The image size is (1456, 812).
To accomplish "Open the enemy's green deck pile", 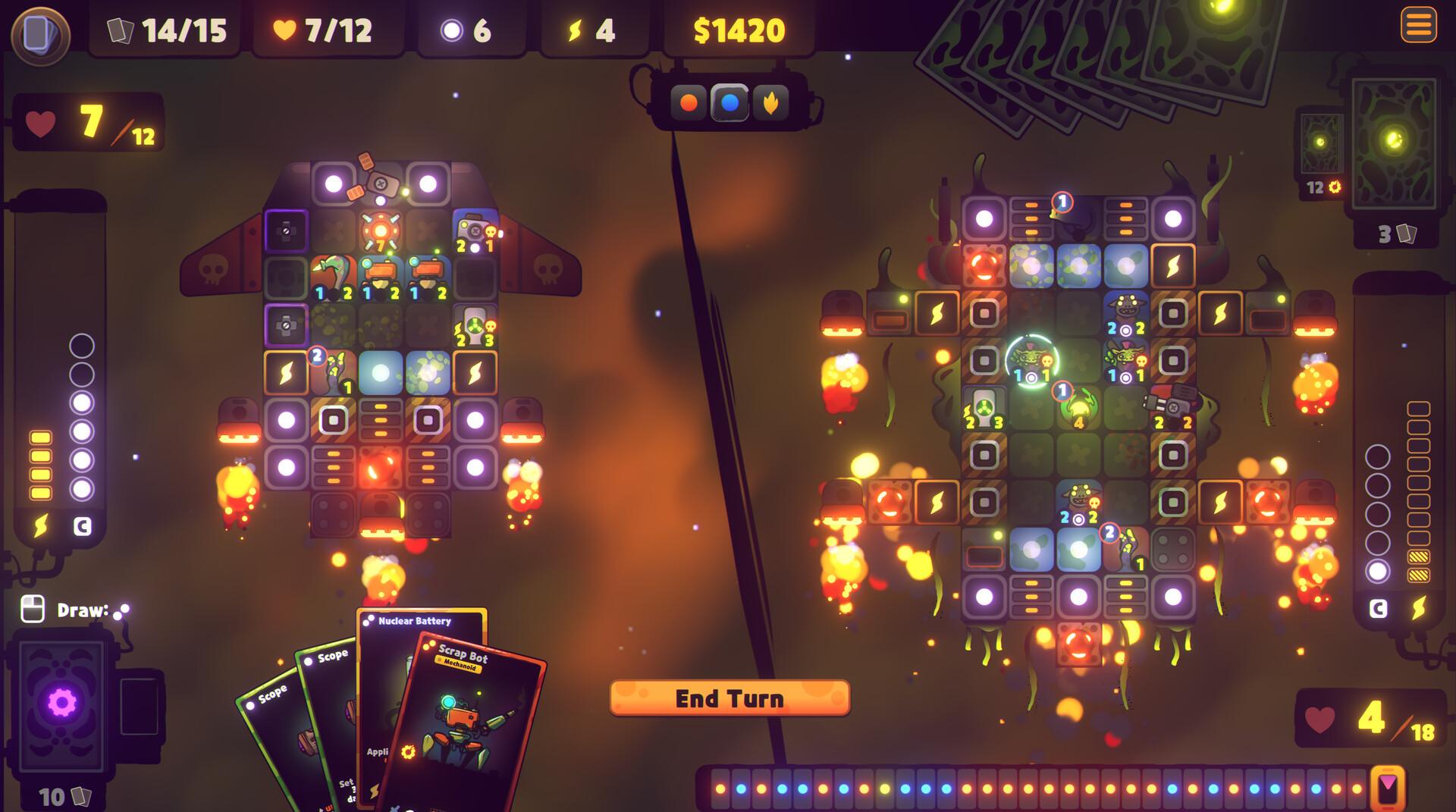I will click(x=1394, y=140).
